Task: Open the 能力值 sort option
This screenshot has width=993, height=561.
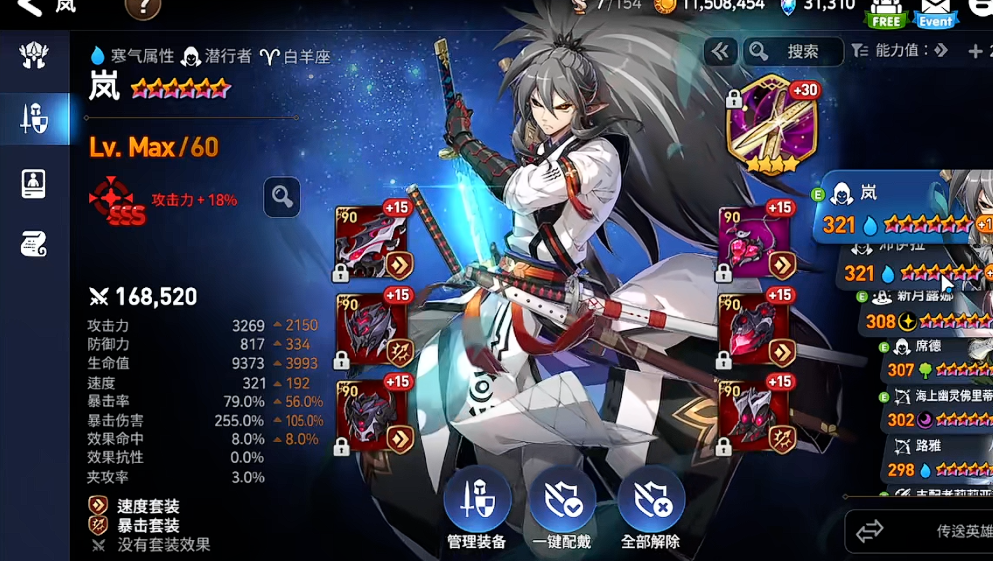Action: 899,51
